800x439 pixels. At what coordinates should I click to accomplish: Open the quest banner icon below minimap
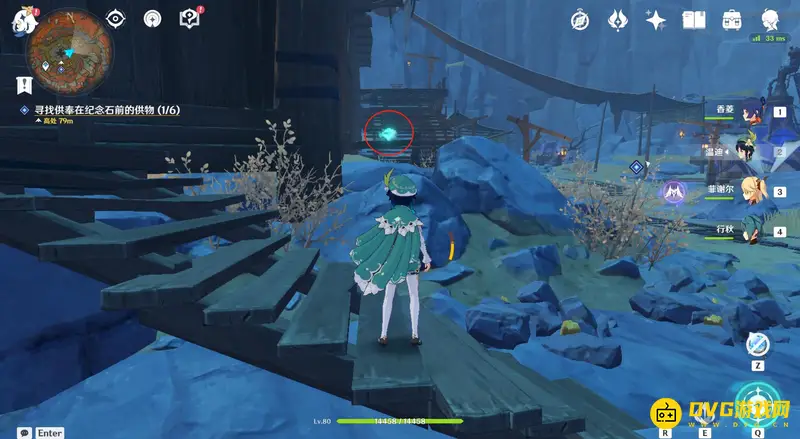[22, 85]
